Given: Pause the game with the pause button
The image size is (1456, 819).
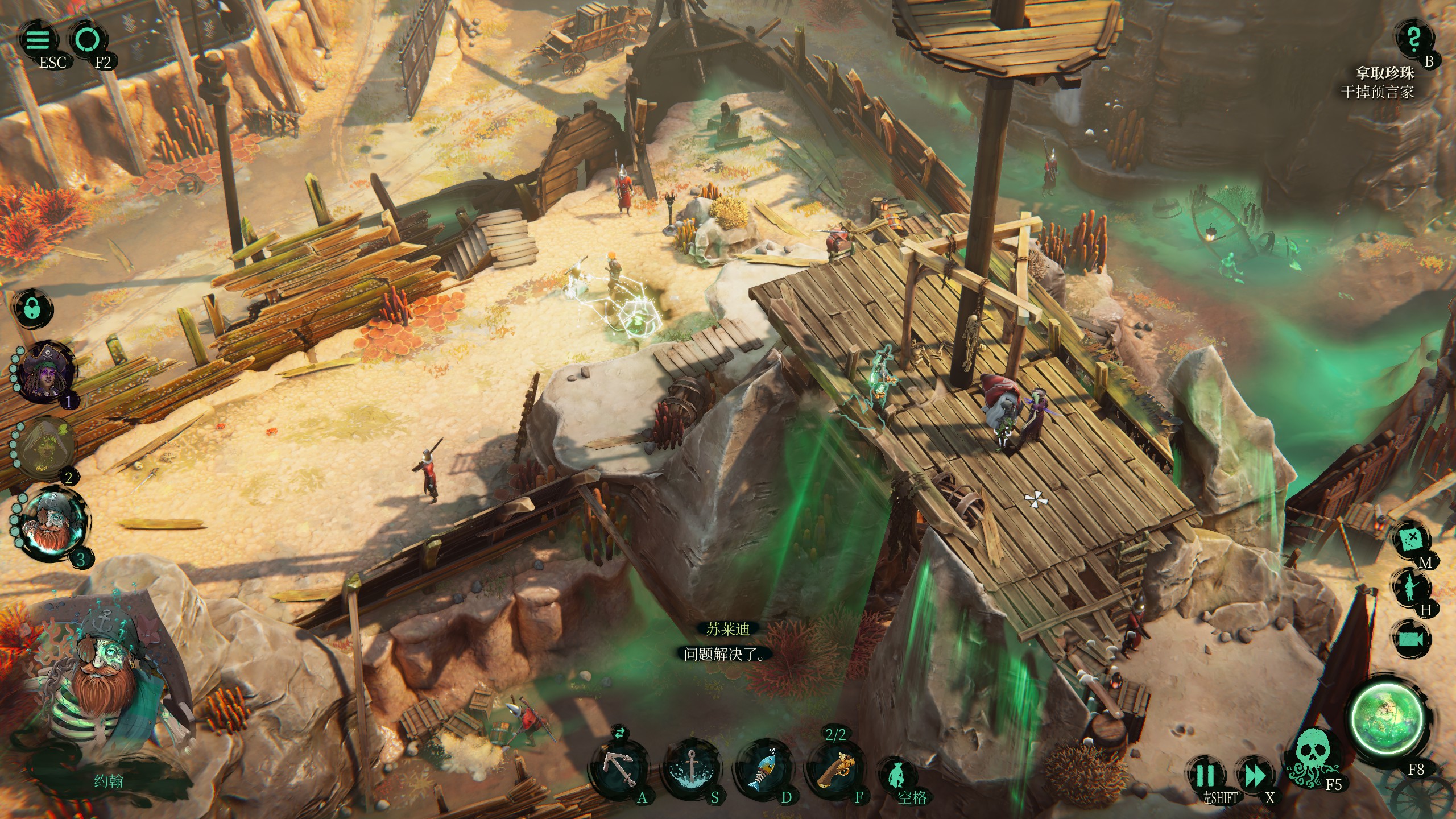Looking at the screenshot, I should click(1205, 775).
